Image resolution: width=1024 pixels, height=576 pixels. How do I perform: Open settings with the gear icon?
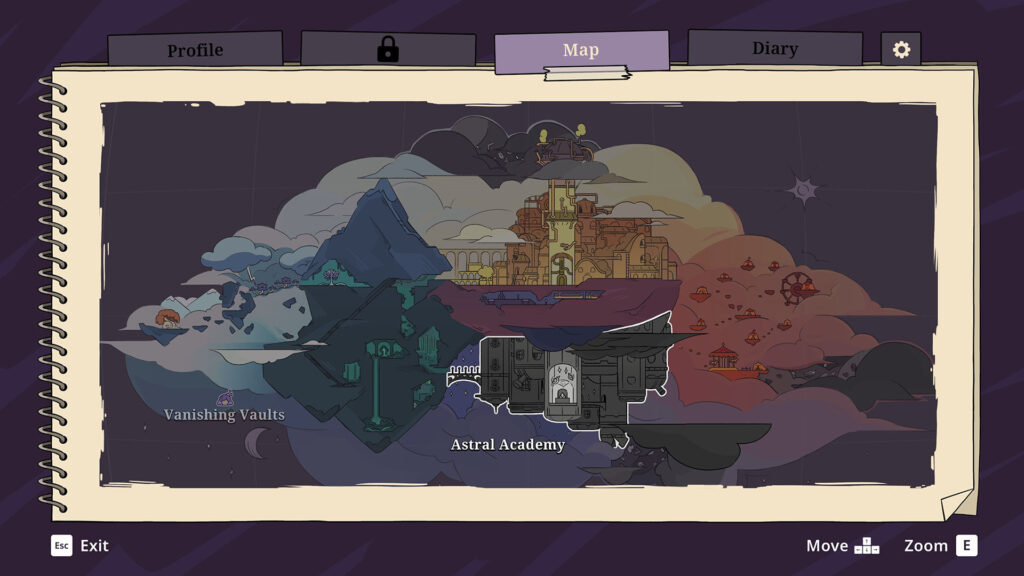coord(901,49)
